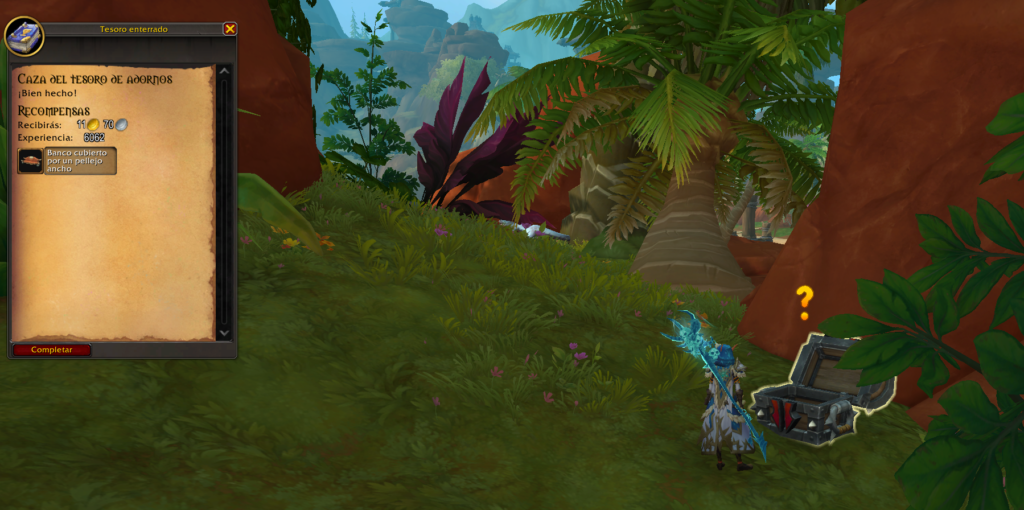Select the Banco cubierto por un pellejo ancho reward
Image resolution: width=1024 pixels, height=510 pixels.
click(67, 161)
